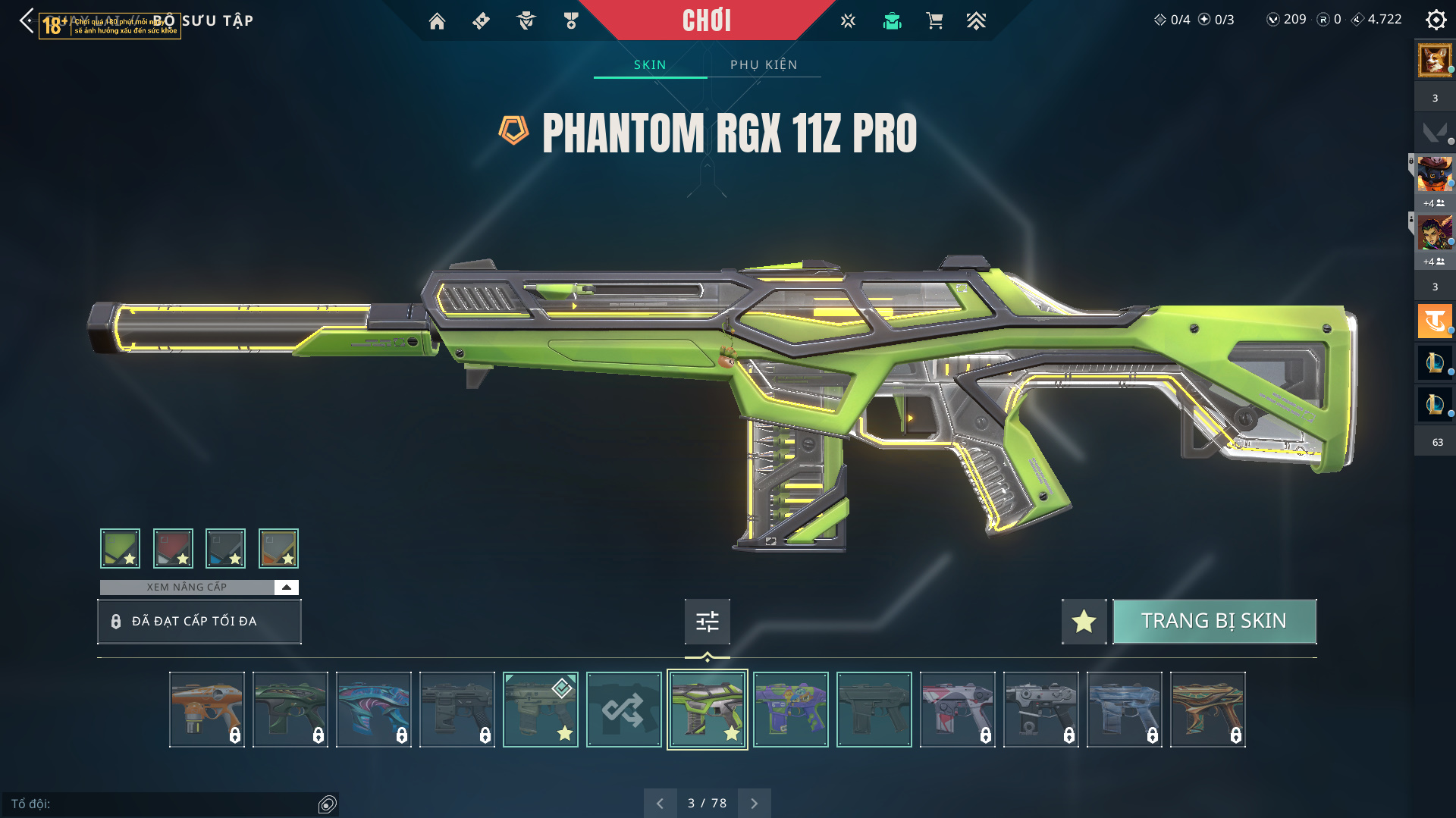Click the CHƠI play button
Image resolution: width=1456 pixels, height=818 pixels.
pos(706,20)
